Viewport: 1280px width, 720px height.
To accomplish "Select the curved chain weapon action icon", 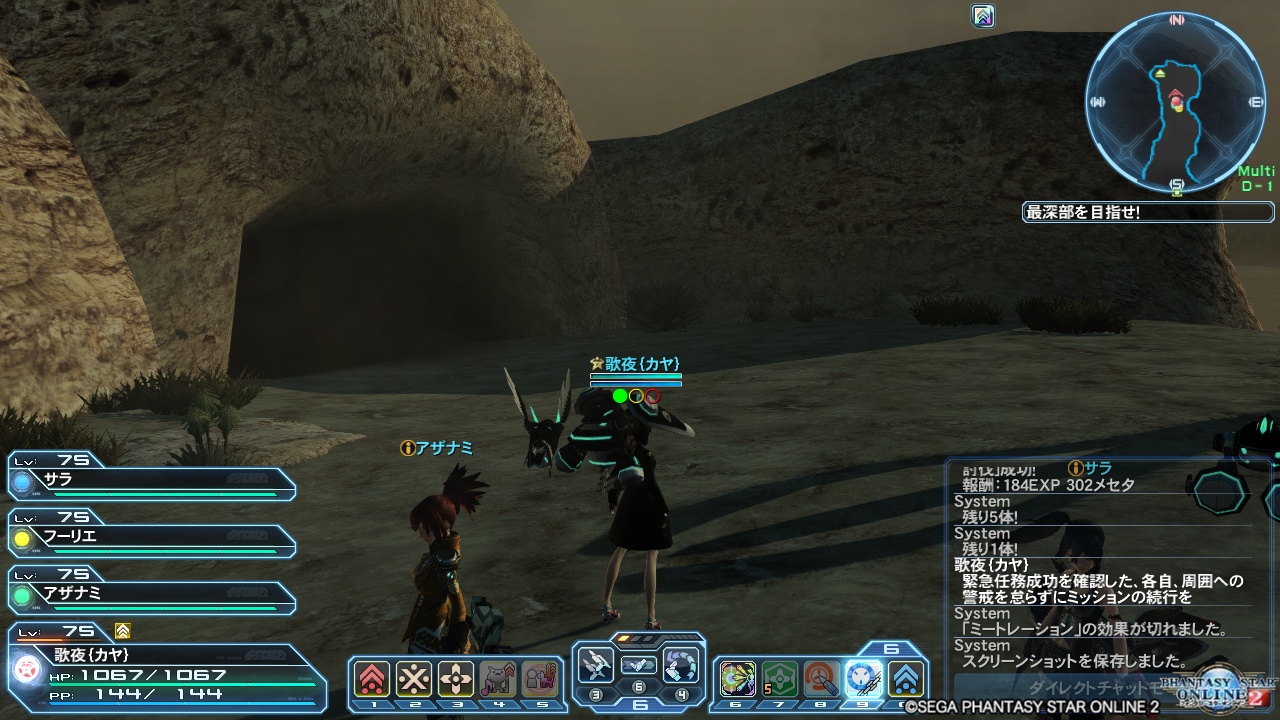I will pos(681,665).
